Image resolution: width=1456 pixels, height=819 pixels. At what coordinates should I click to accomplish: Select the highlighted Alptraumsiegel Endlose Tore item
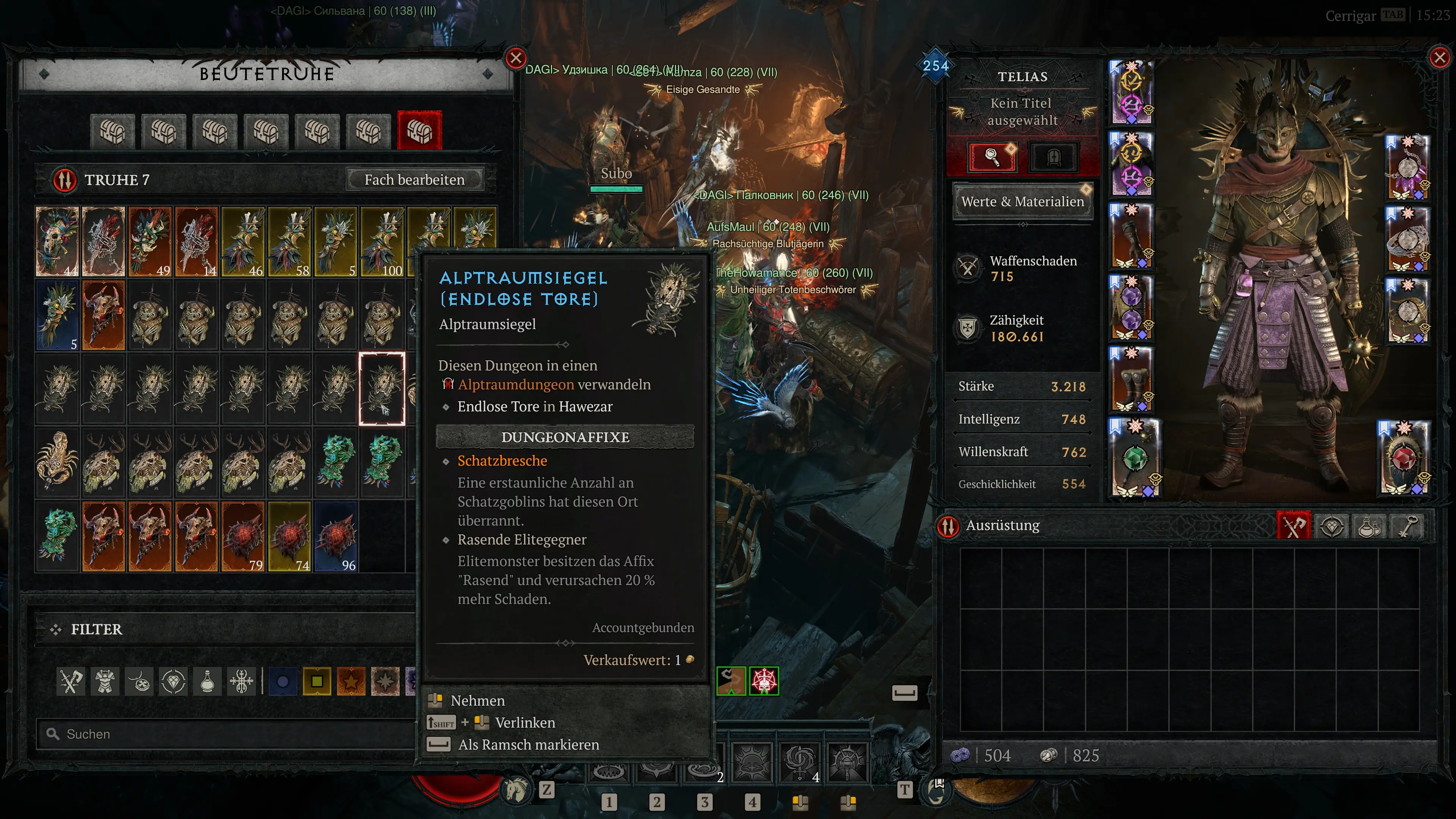click(382, 388)
